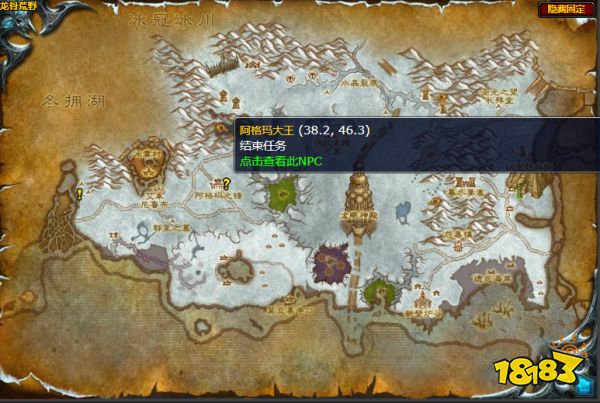Screen dimensions: 600x403
Task: Select the yellow exclamation mark quest marker
Action: point(79,193)
